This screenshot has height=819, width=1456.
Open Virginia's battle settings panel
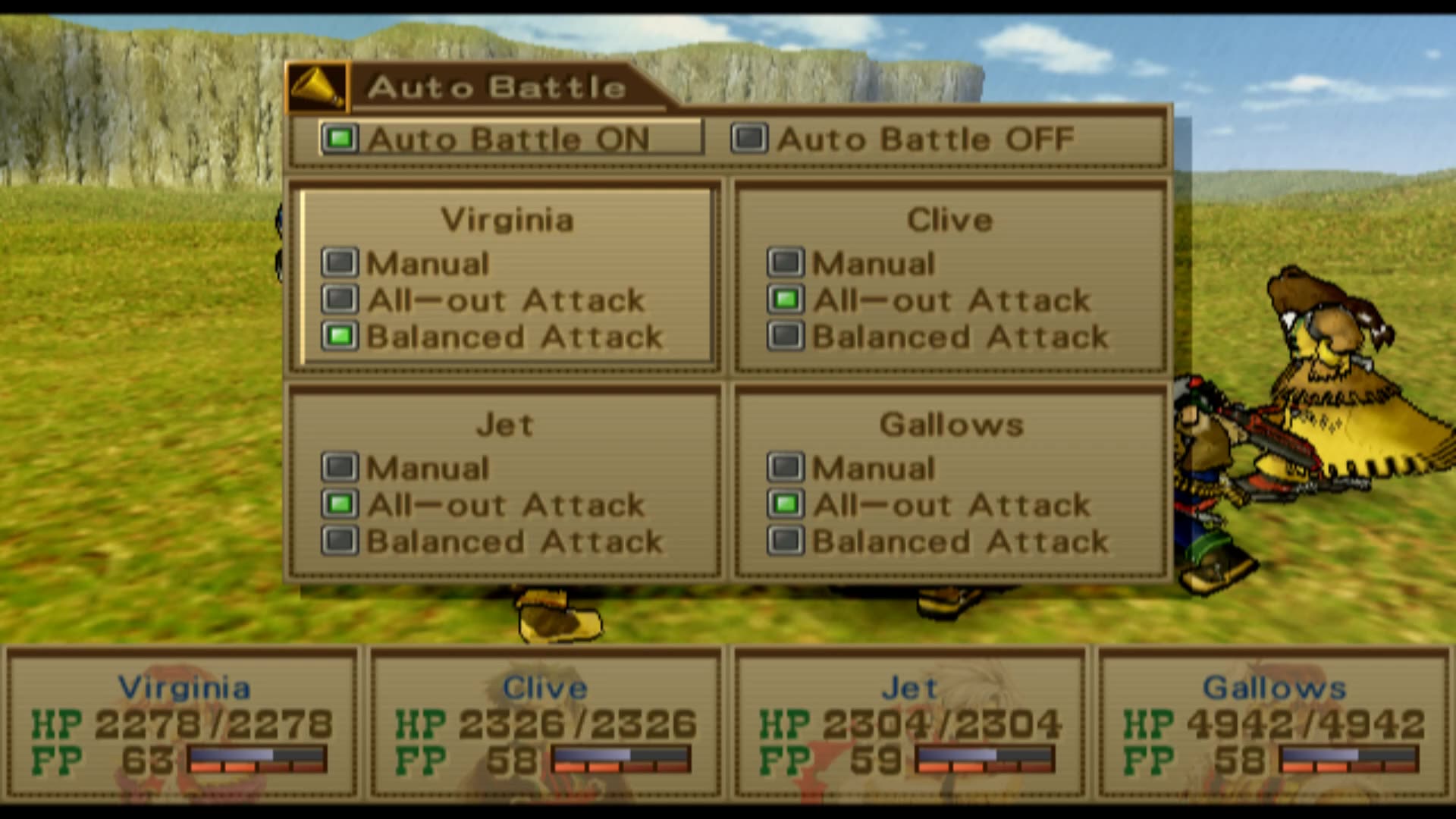[x=504, y=277]
